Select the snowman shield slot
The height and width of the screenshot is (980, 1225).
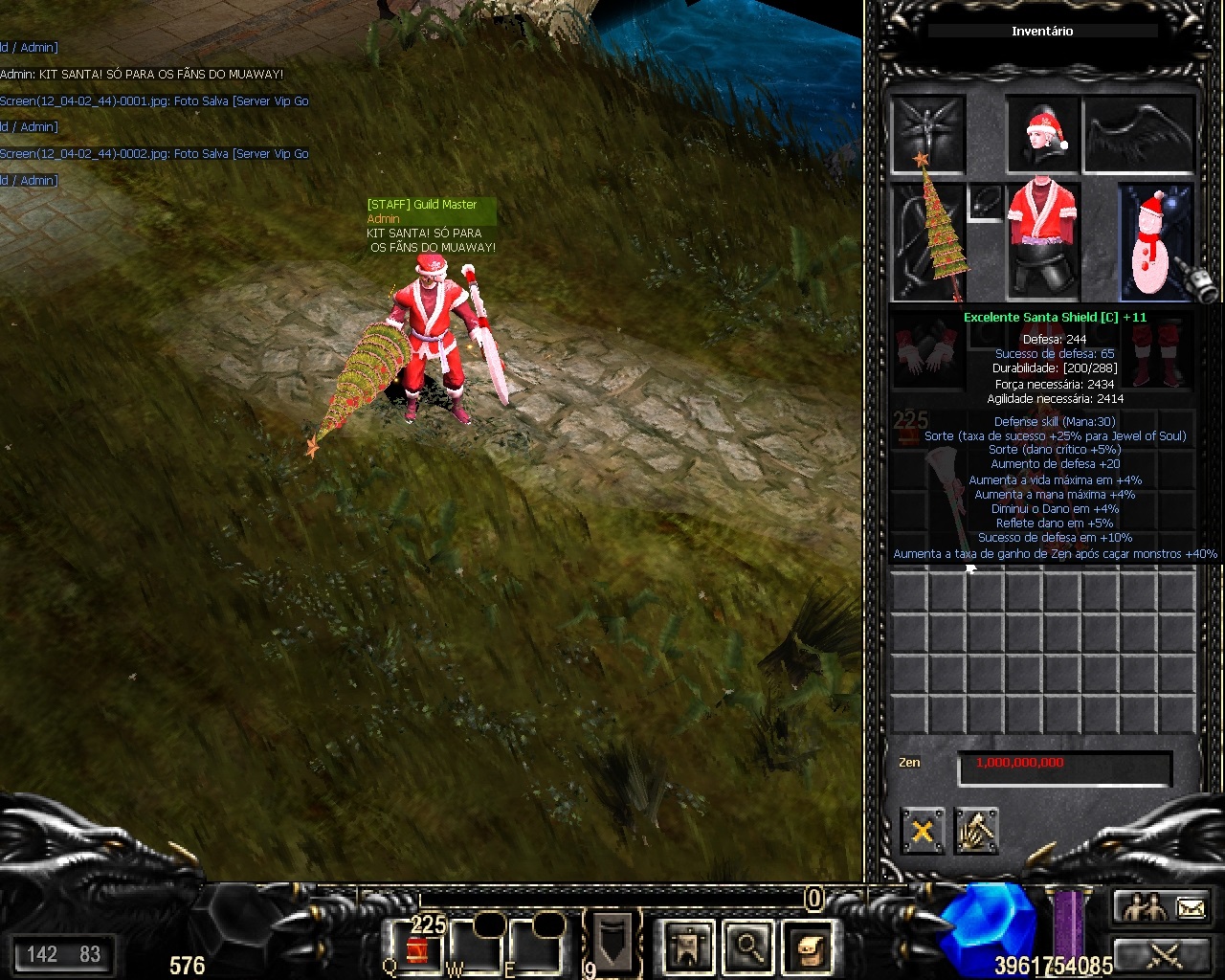tap(1156, 241)
